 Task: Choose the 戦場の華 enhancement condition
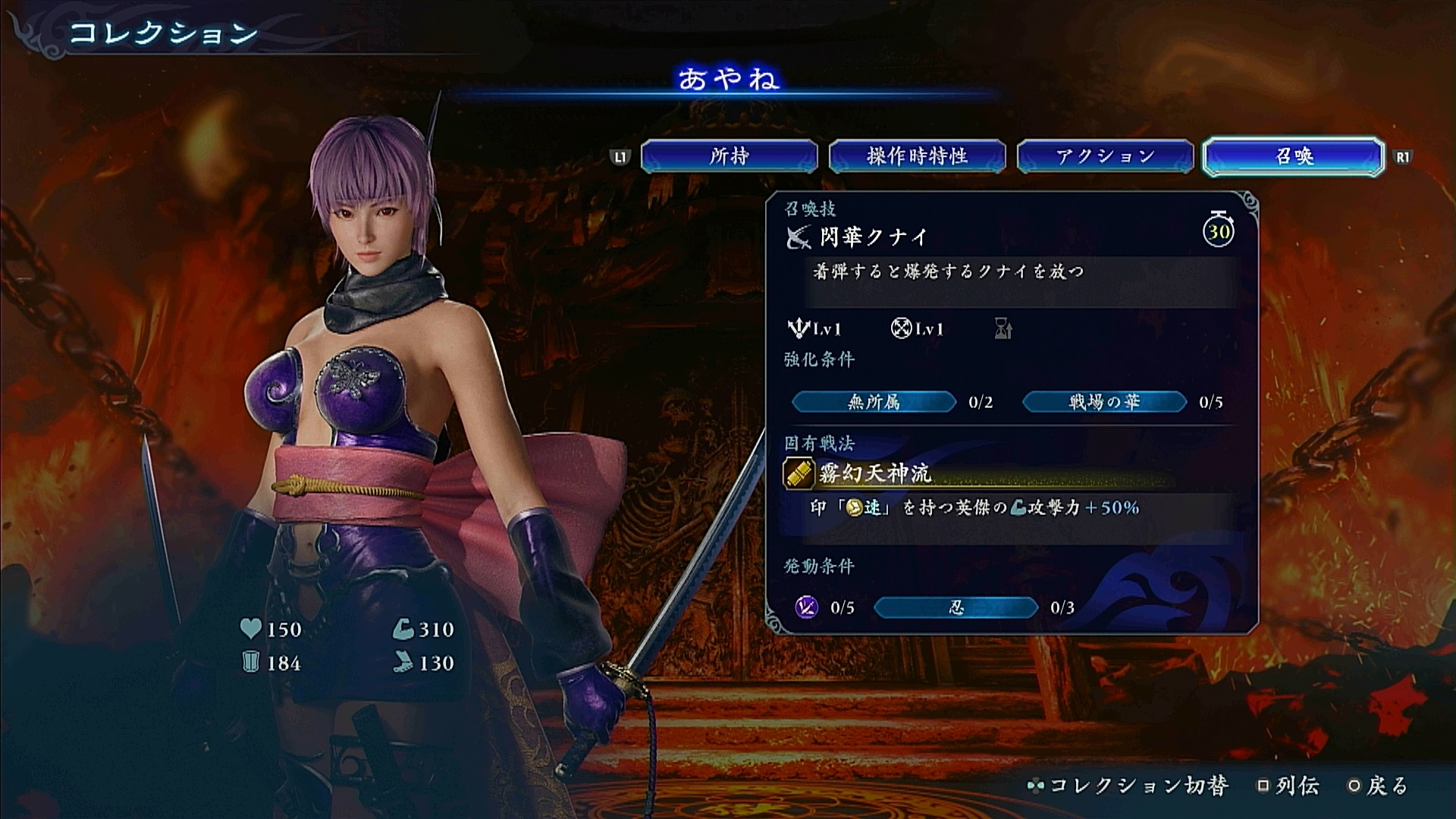pyautogui.click(x=1104, y=402)
